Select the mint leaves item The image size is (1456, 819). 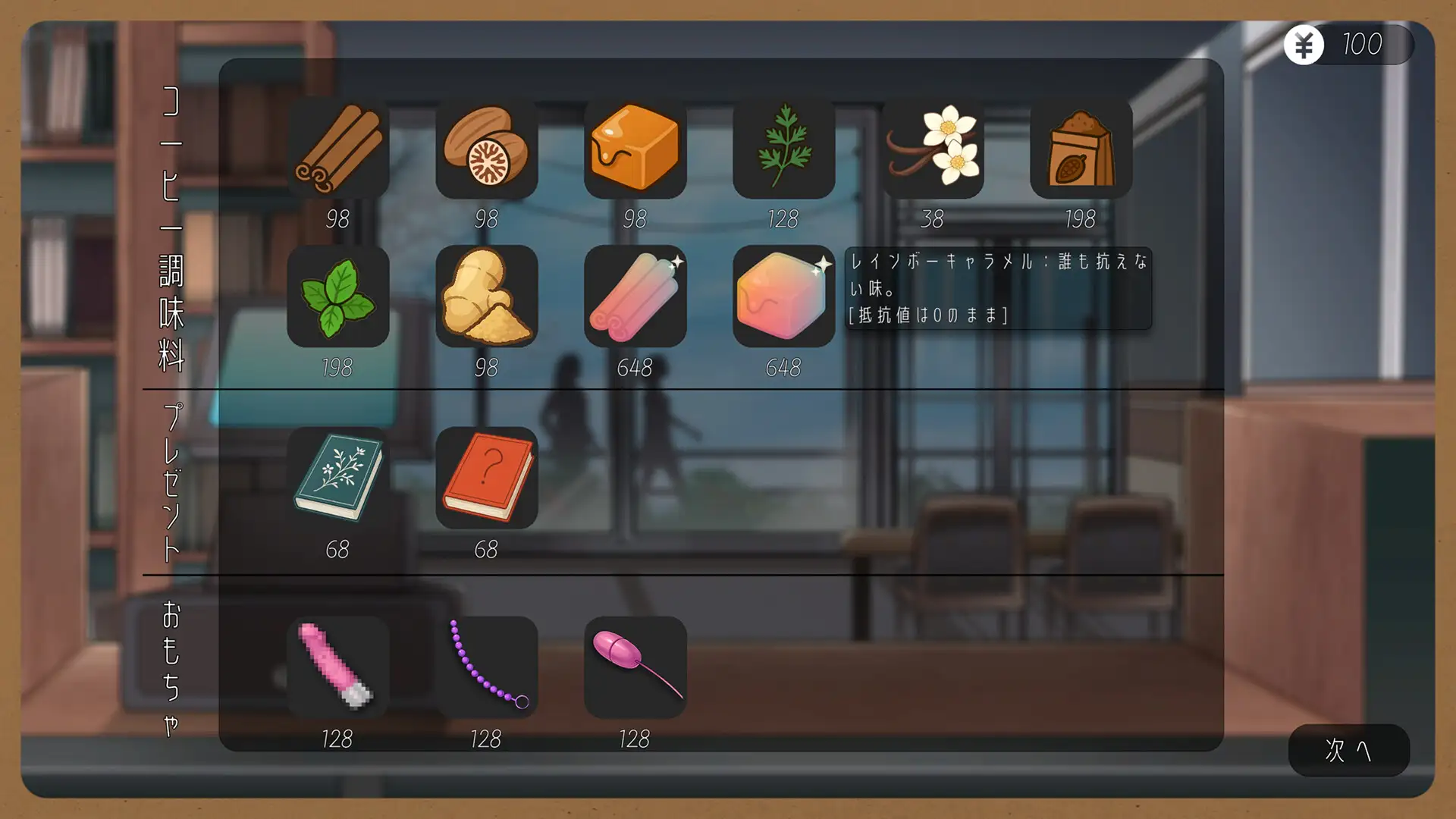pos(339,296)
